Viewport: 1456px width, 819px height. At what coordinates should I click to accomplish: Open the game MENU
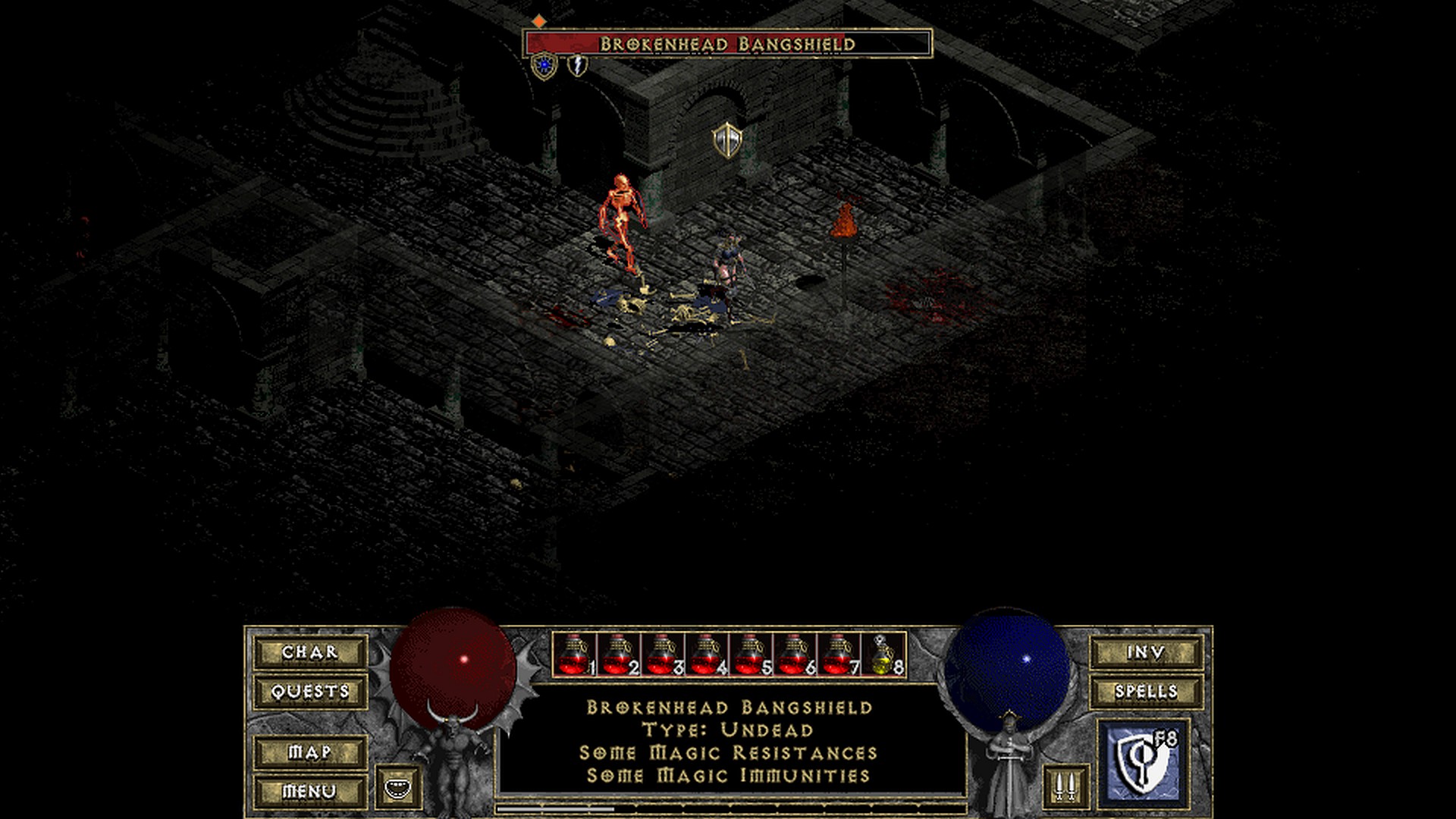[310, 791]
